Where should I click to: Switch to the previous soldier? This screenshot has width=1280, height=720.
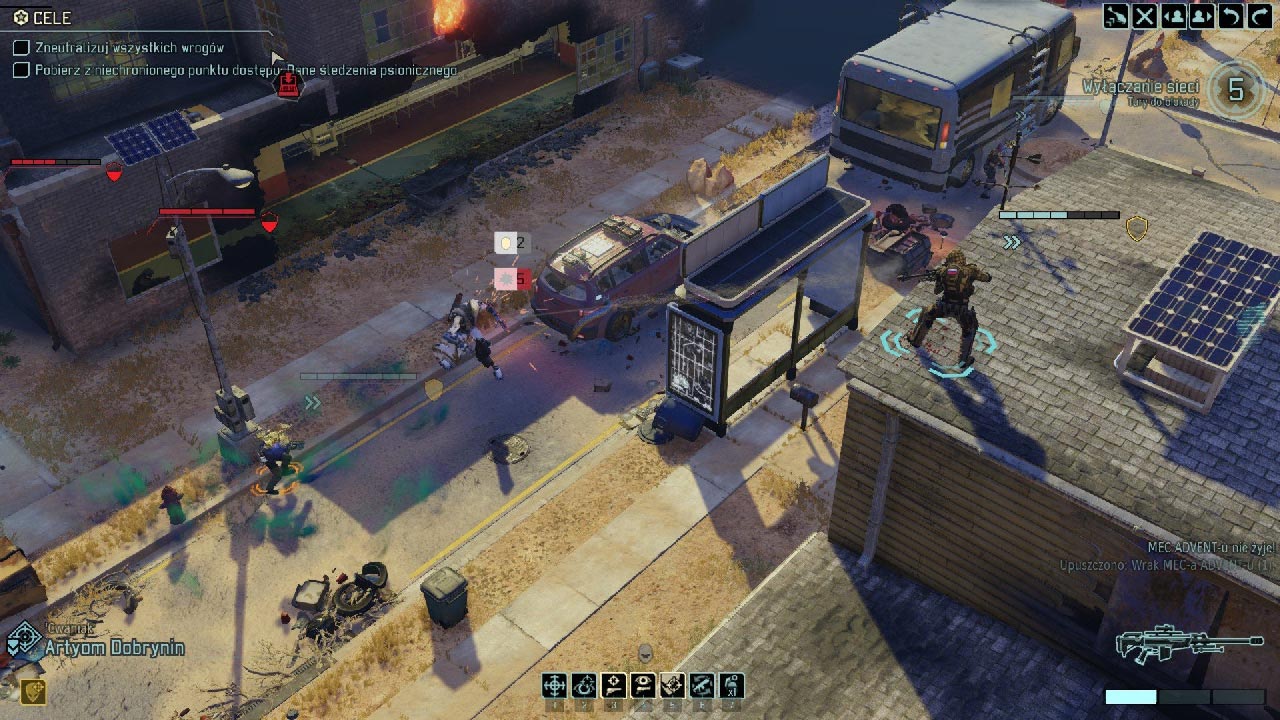click(1174, 15)
